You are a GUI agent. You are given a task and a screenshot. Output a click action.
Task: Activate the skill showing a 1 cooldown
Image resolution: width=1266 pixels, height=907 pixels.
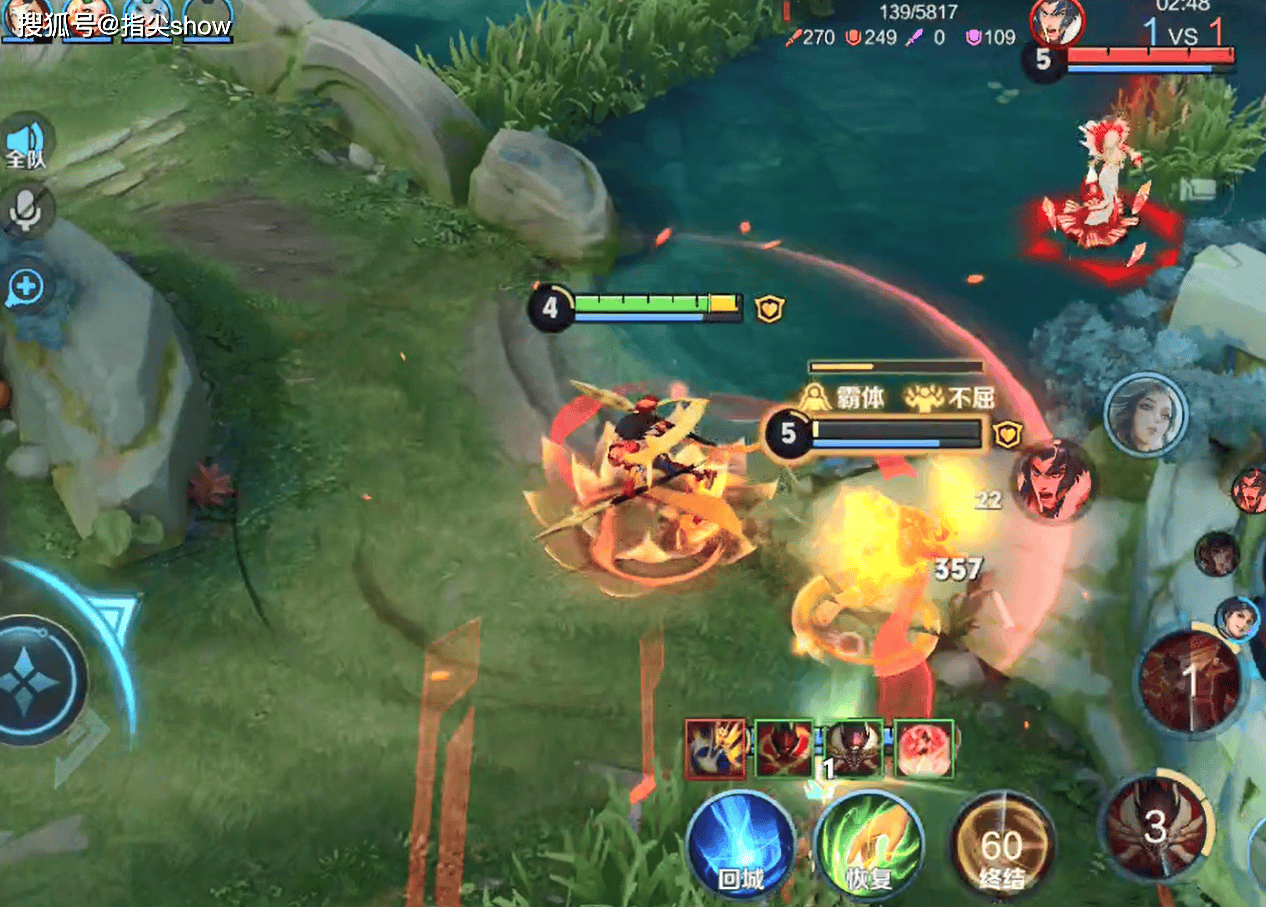[x=1190, y=682]
